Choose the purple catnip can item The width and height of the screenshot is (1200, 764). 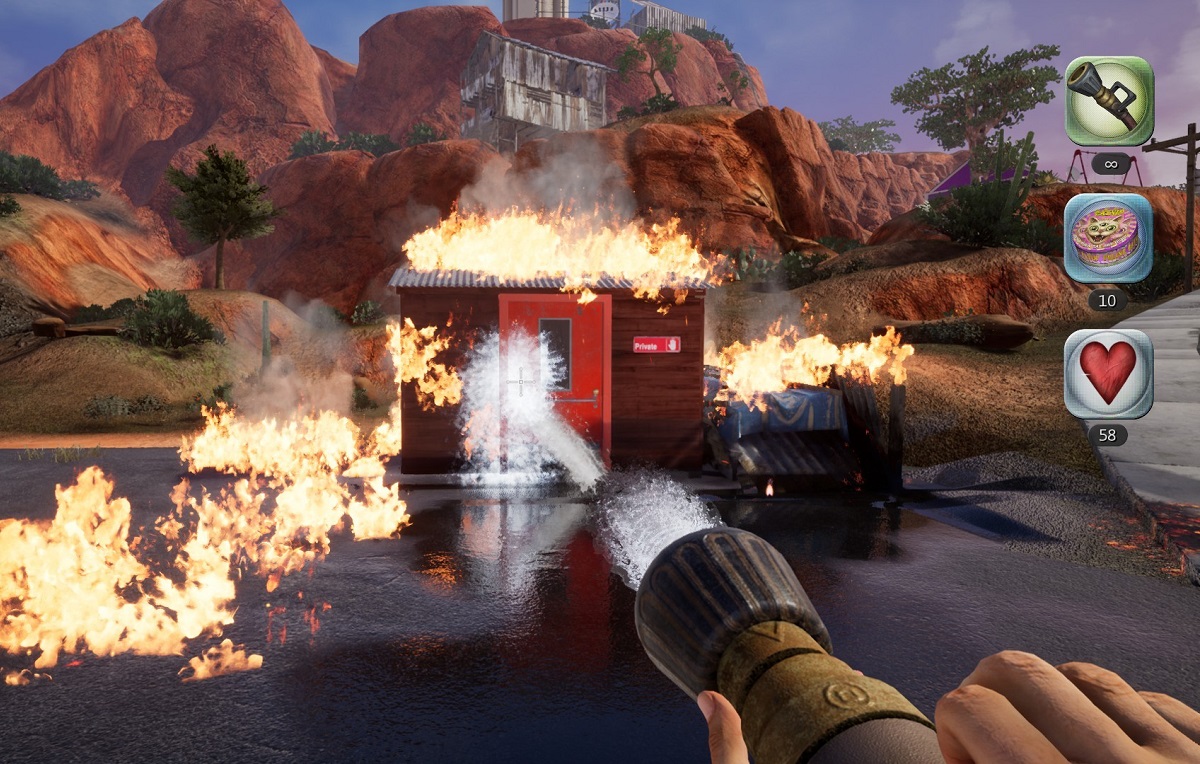pos(1108,238)
